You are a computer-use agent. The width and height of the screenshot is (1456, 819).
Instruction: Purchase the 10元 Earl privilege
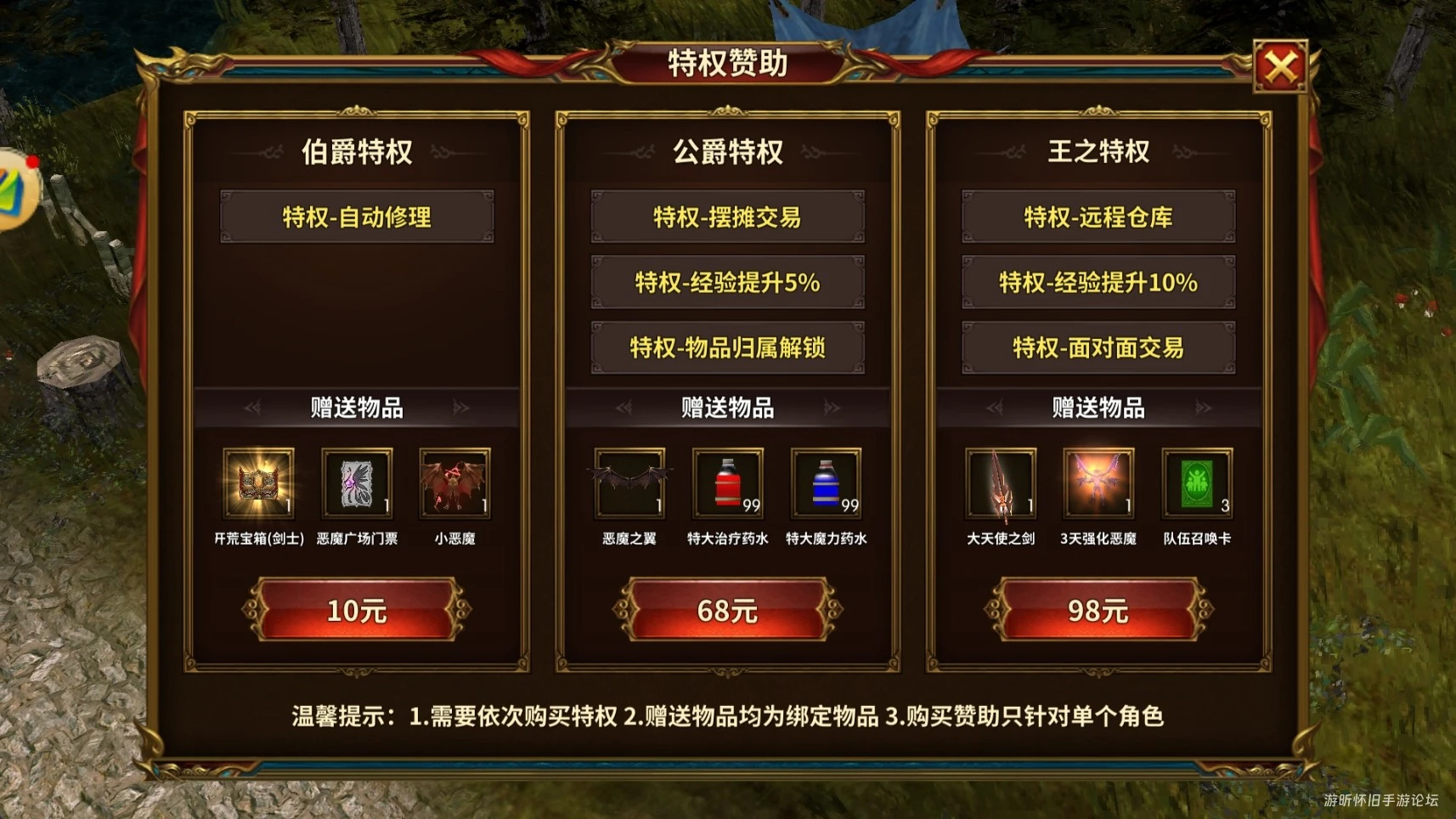pyautogui.click(x=358, y=609)
